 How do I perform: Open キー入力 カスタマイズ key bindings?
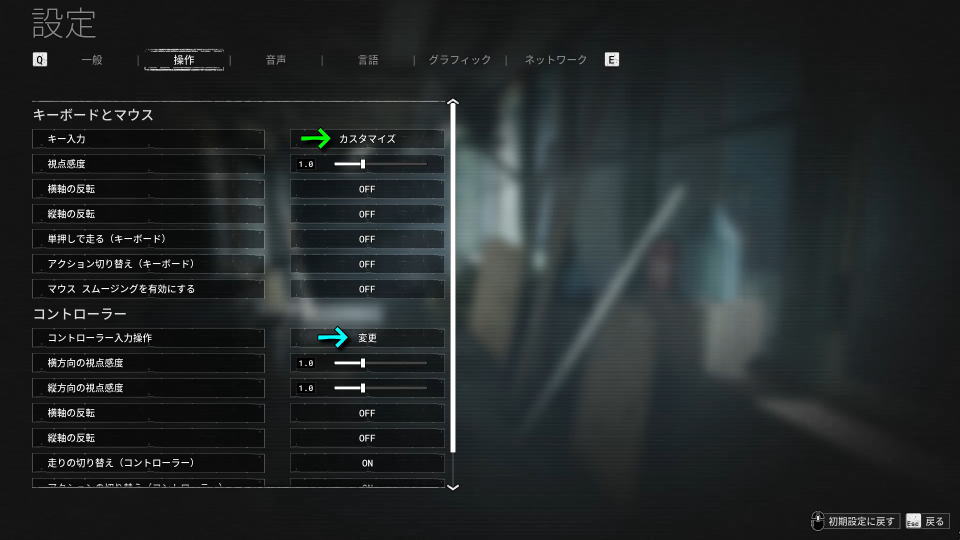pos(367,139)
